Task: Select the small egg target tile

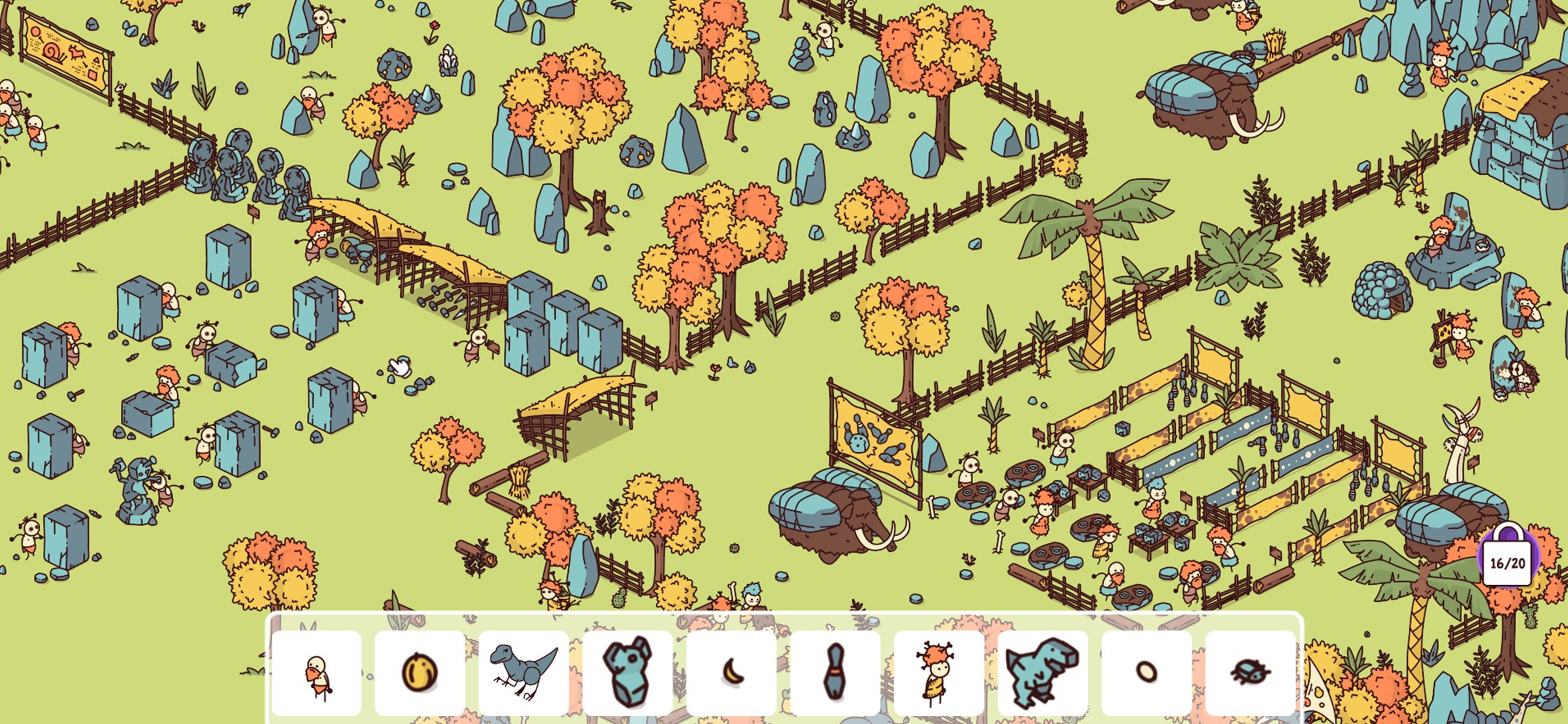Action: [x=1147, y=673]
